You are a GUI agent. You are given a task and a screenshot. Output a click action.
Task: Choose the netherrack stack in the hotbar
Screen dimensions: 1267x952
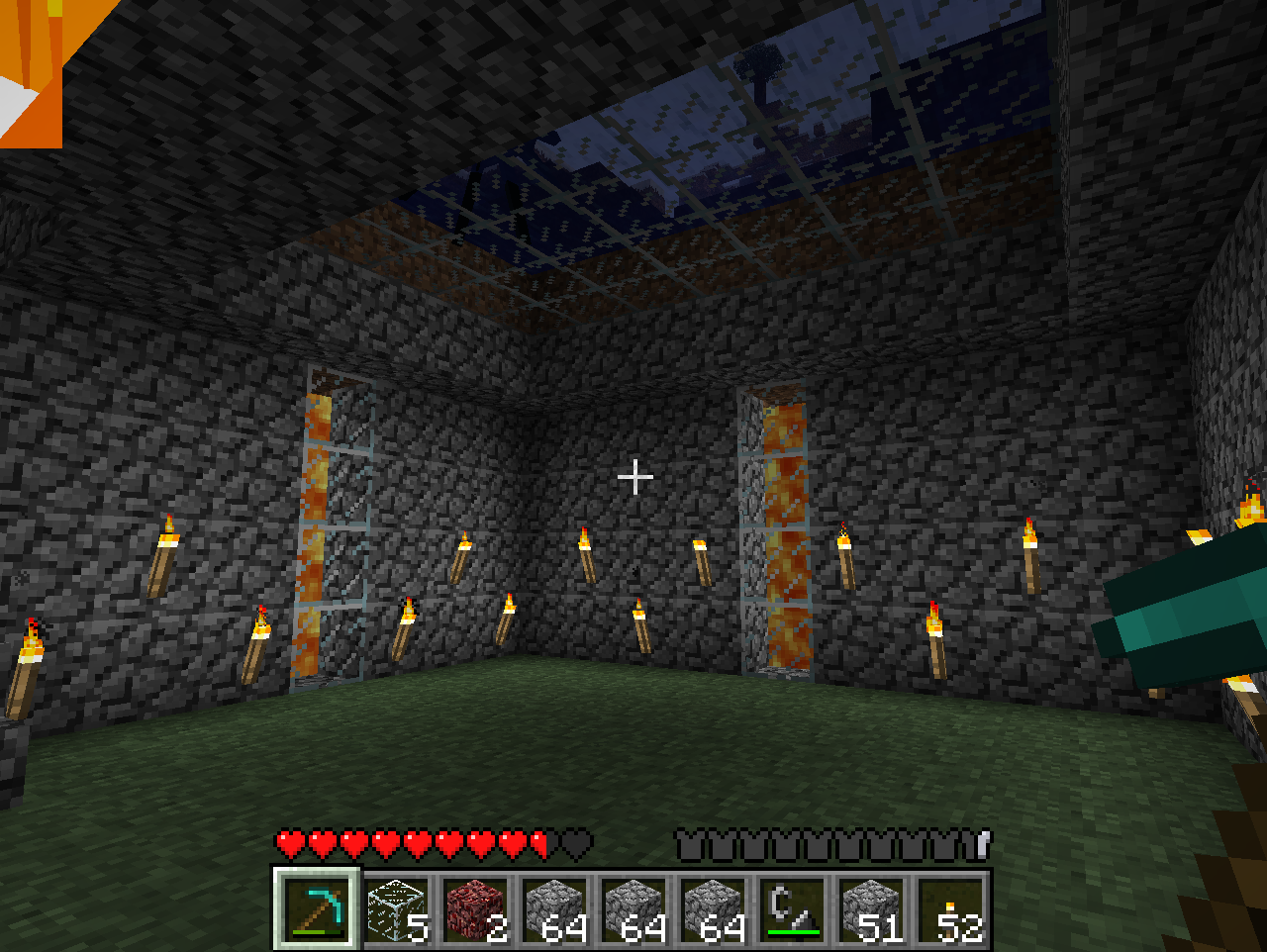[x=476, y=908]
